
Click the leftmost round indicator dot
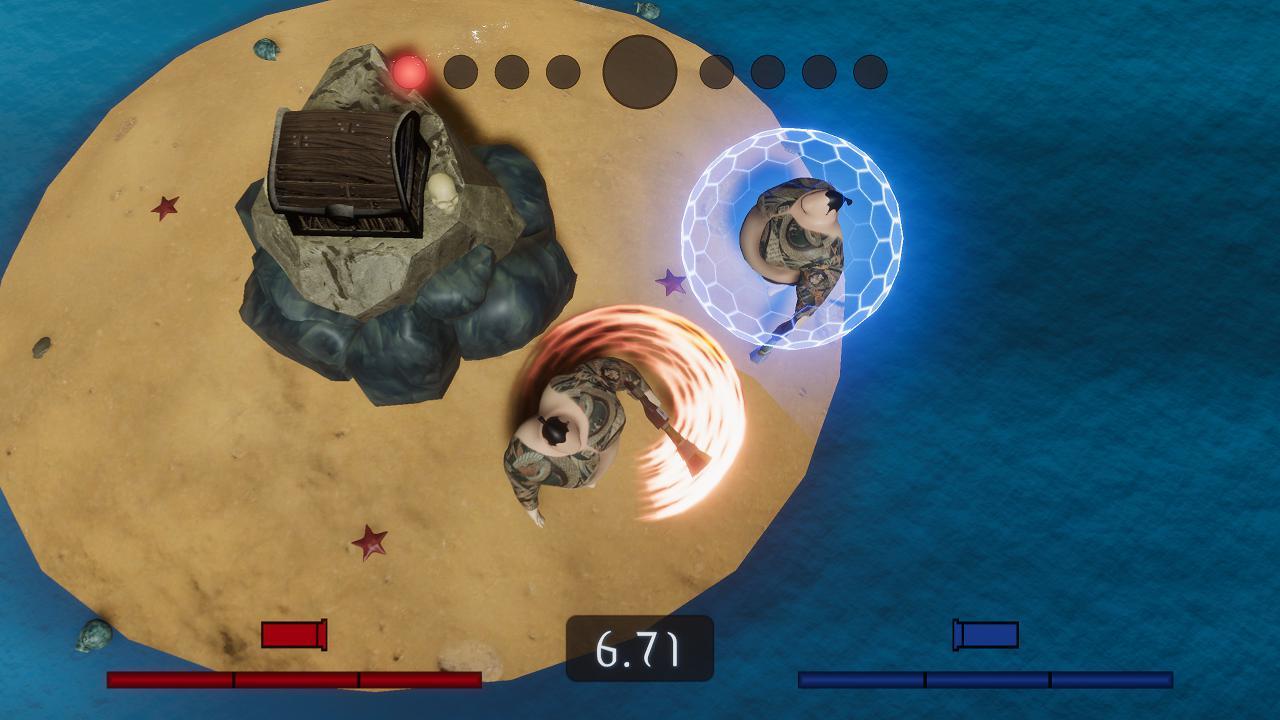point(461,71)
